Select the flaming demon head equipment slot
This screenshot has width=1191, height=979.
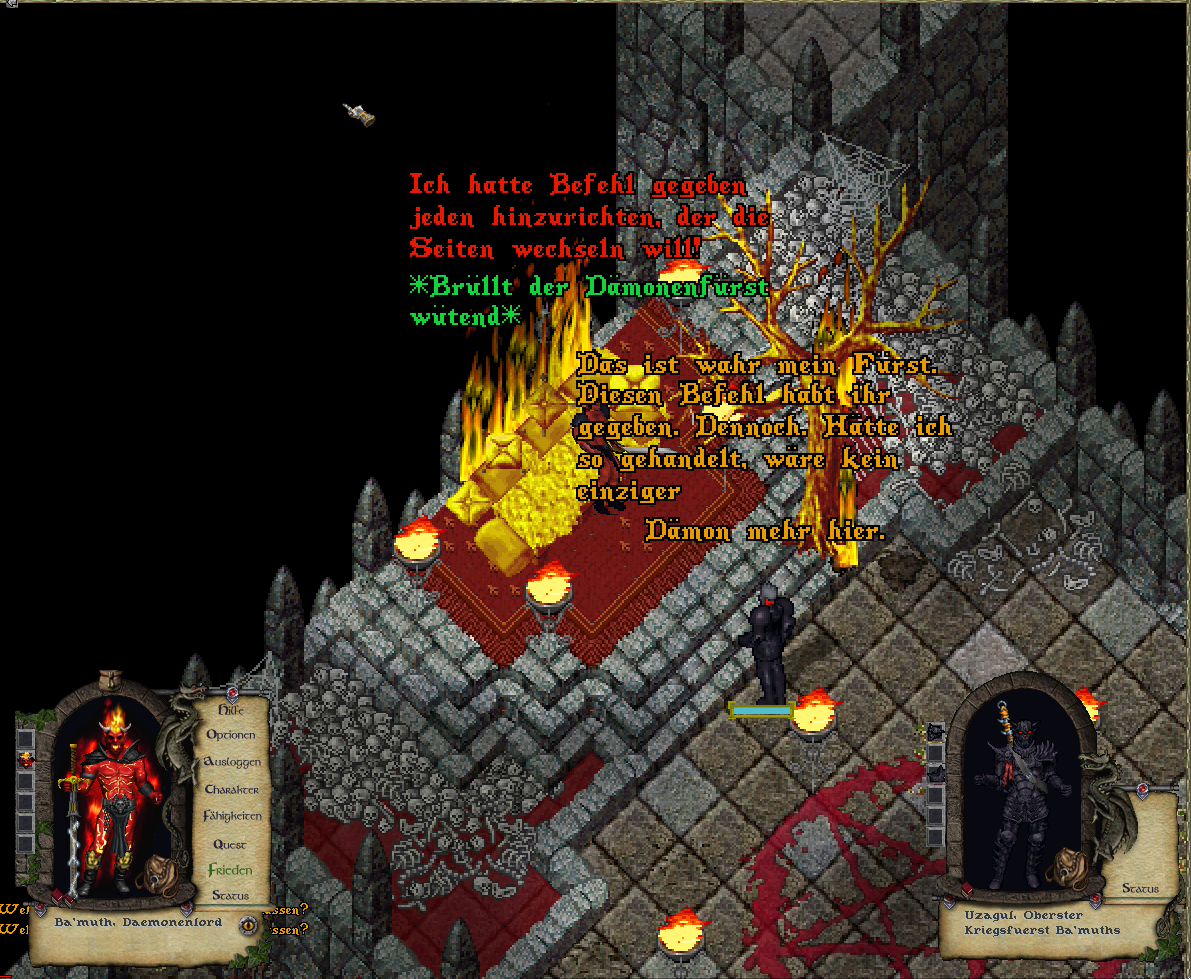[26, 760]
